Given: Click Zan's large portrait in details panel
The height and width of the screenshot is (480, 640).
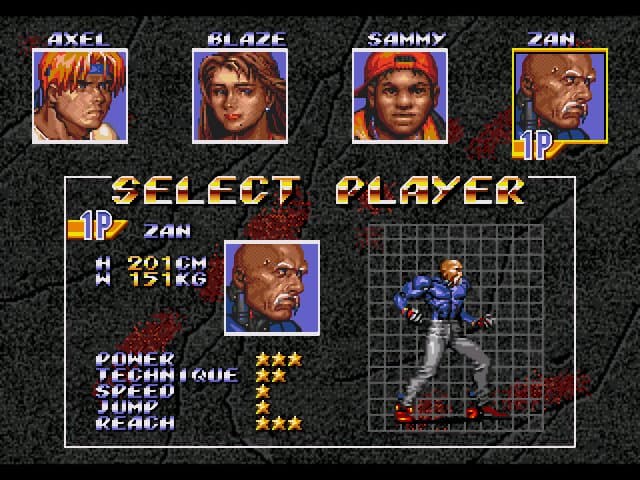Looking at the screenshot, I should 272,287.
